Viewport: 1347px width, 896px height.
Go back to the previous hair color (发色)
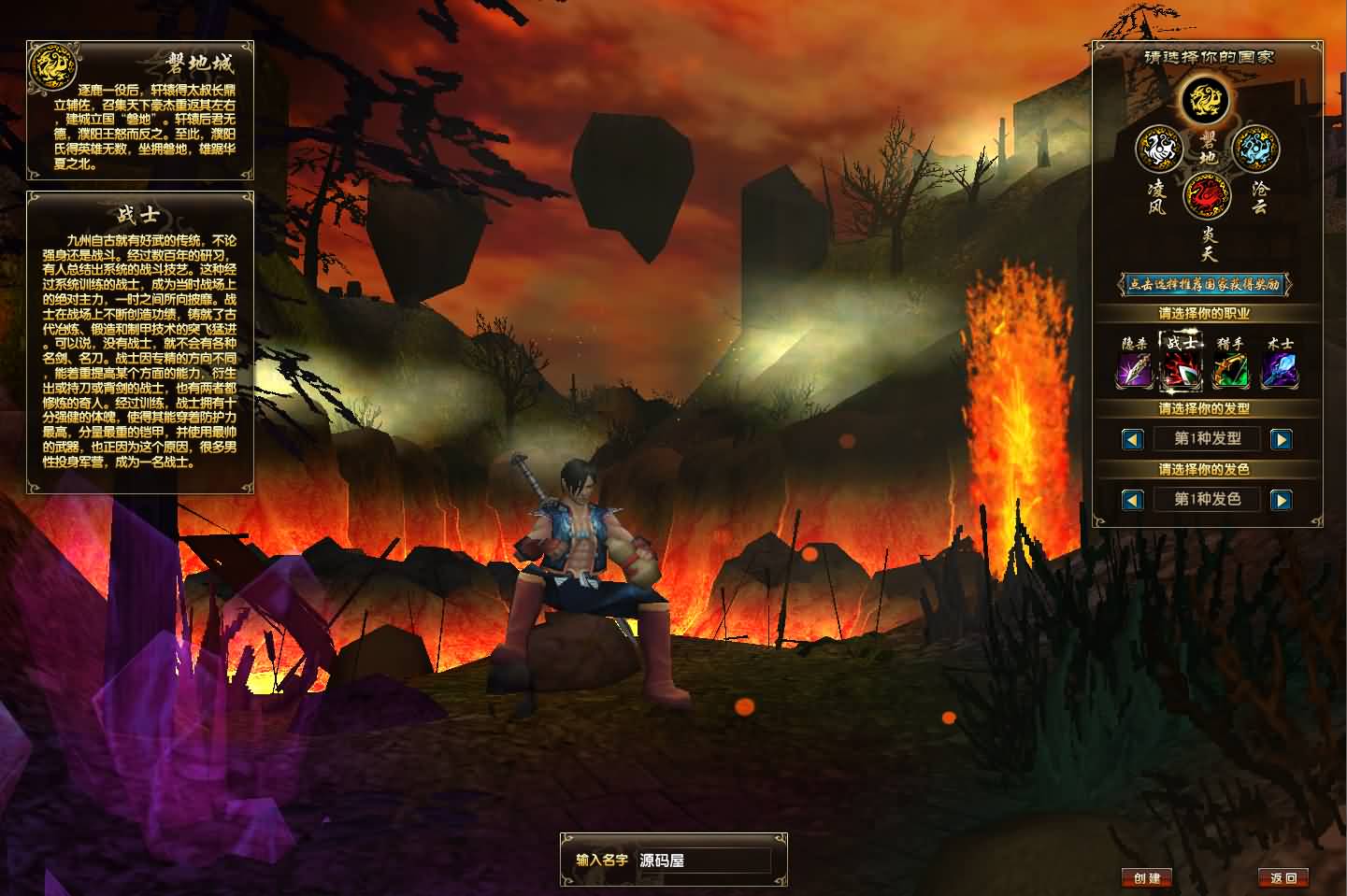coord(1133,500)
